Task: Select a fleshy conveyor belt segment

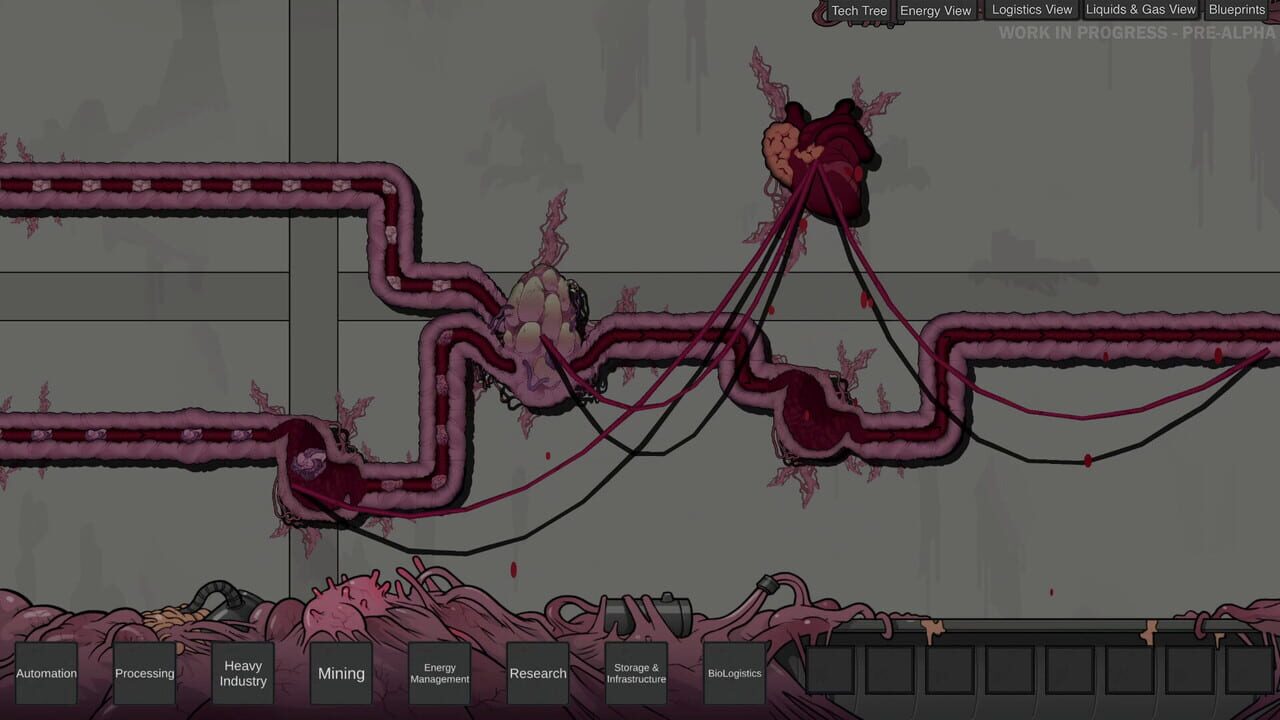Action: pos(200,187)
